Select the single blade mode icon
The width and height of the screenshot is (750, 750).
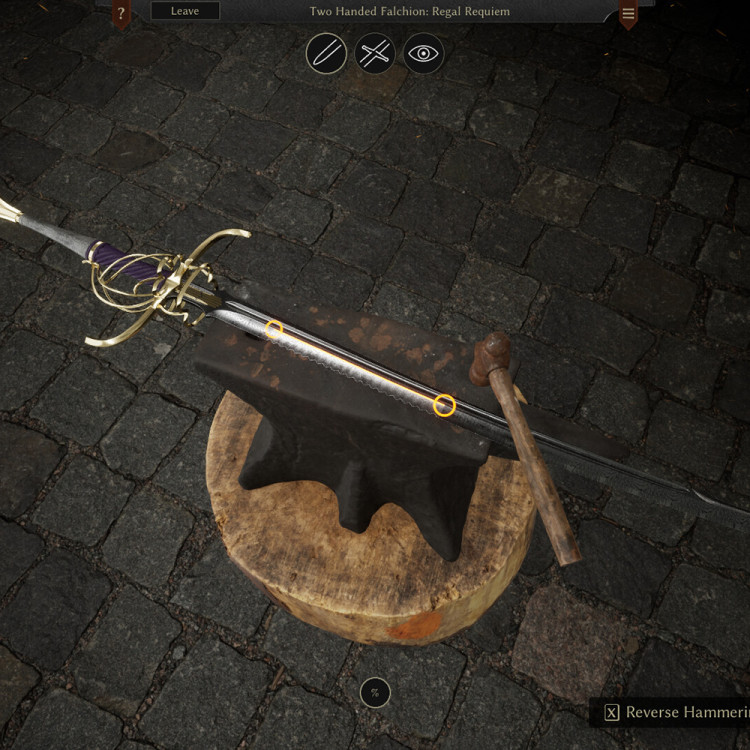pos(326,54)
